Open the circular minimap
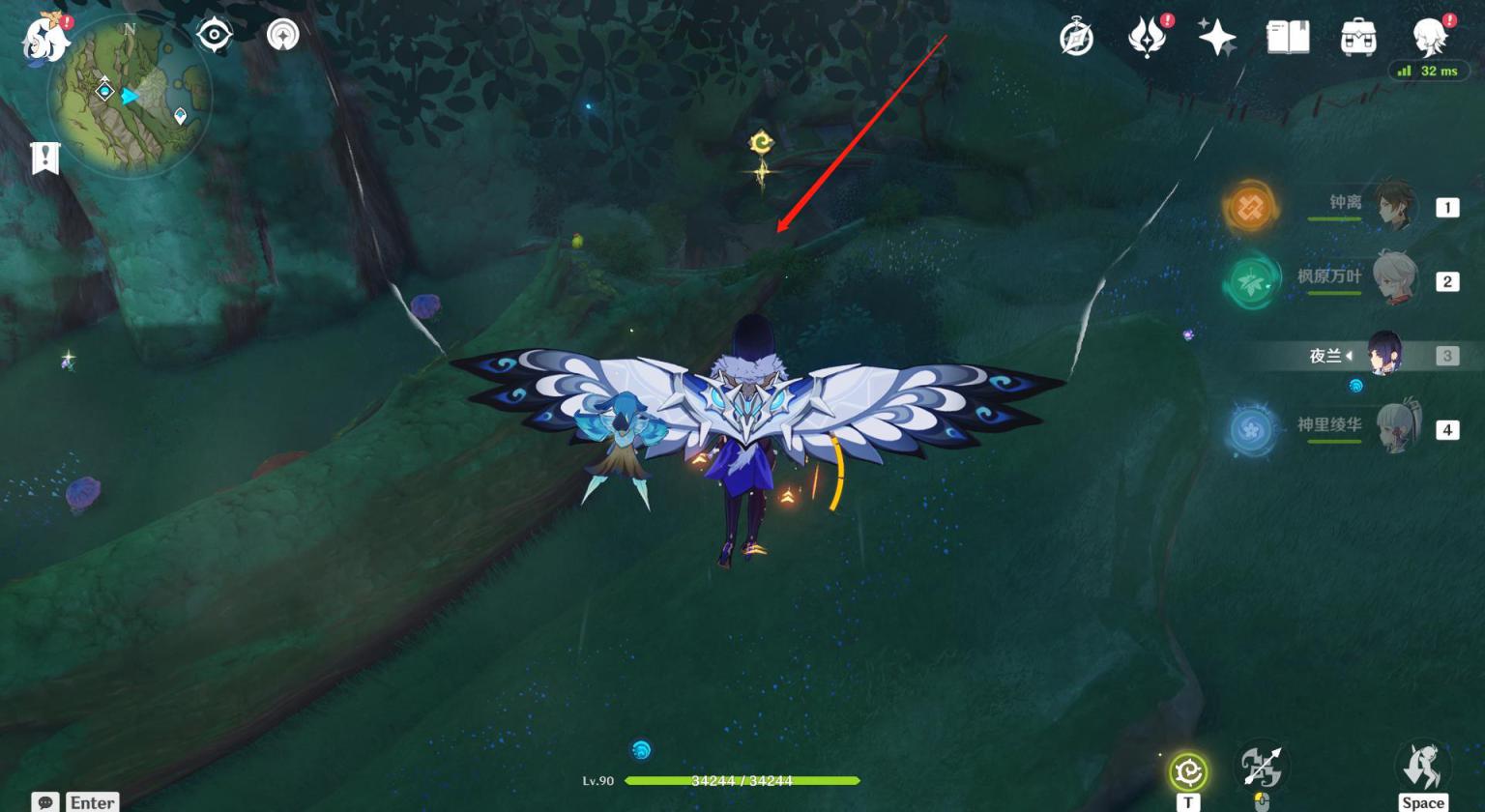The width and height of the screenshot is (1485, 812). (130, 95)
